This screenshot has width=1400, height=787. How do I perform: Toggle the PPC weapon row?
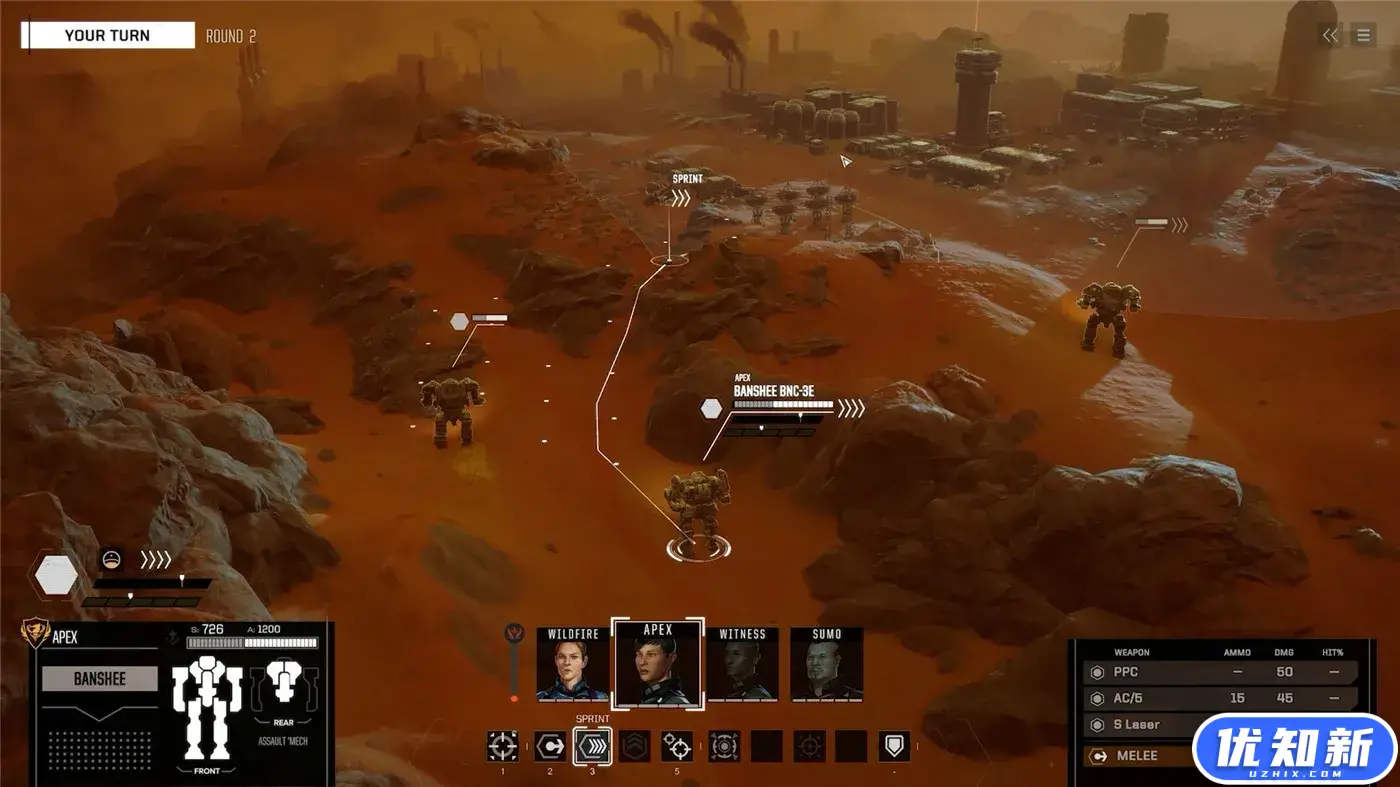pos(1220,672)
